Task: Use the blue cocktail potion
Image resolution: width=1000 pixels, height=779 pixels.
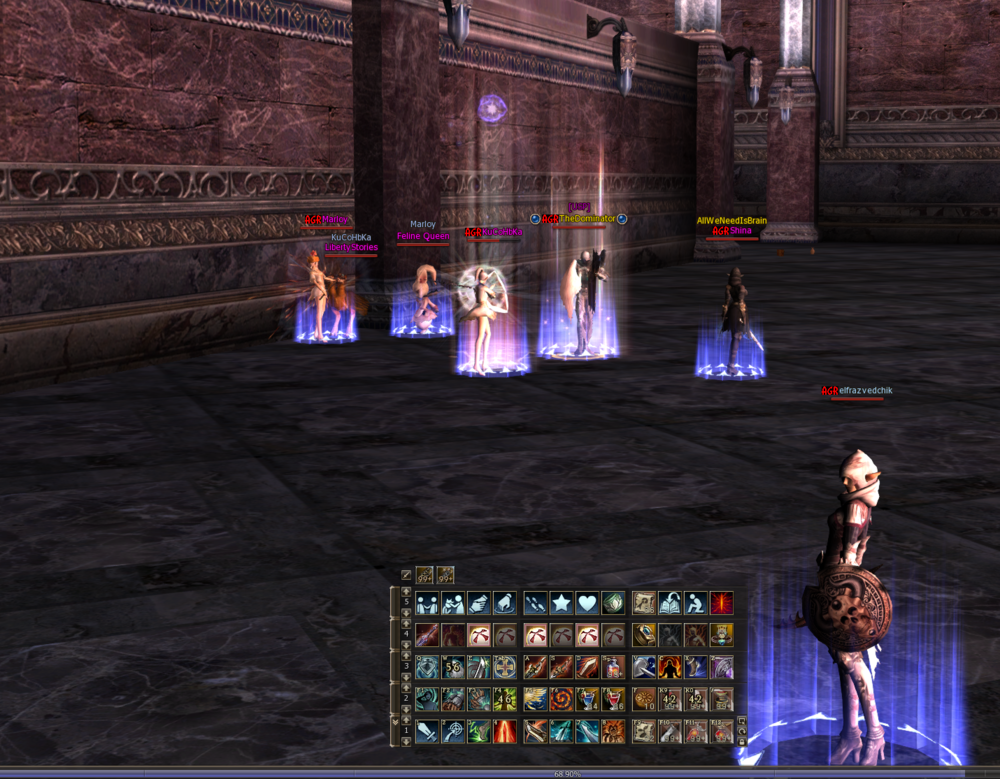Action: click(587, 699)
